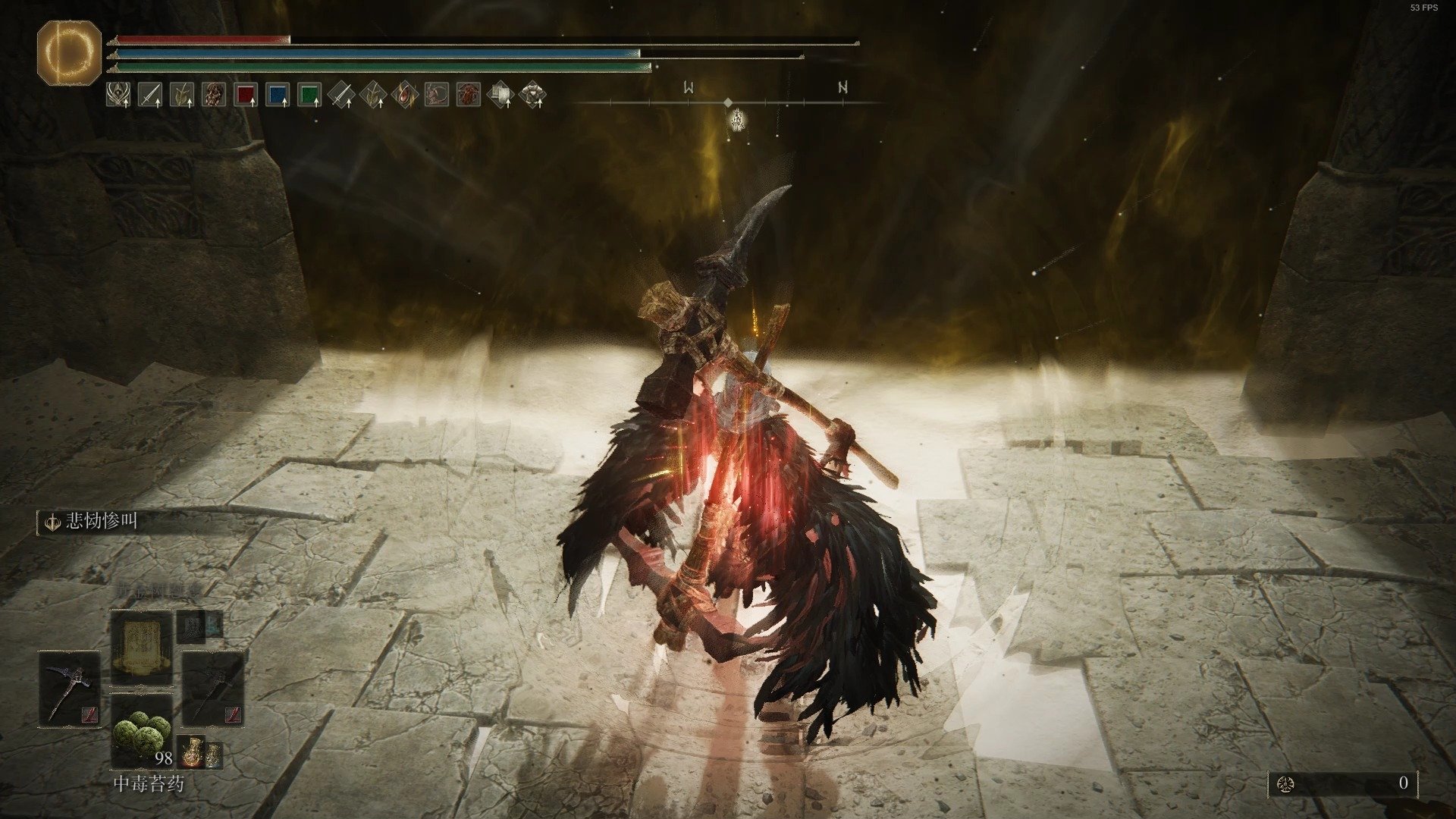
Task: Click the chest armor buff icon
Action: pos(532,95)
